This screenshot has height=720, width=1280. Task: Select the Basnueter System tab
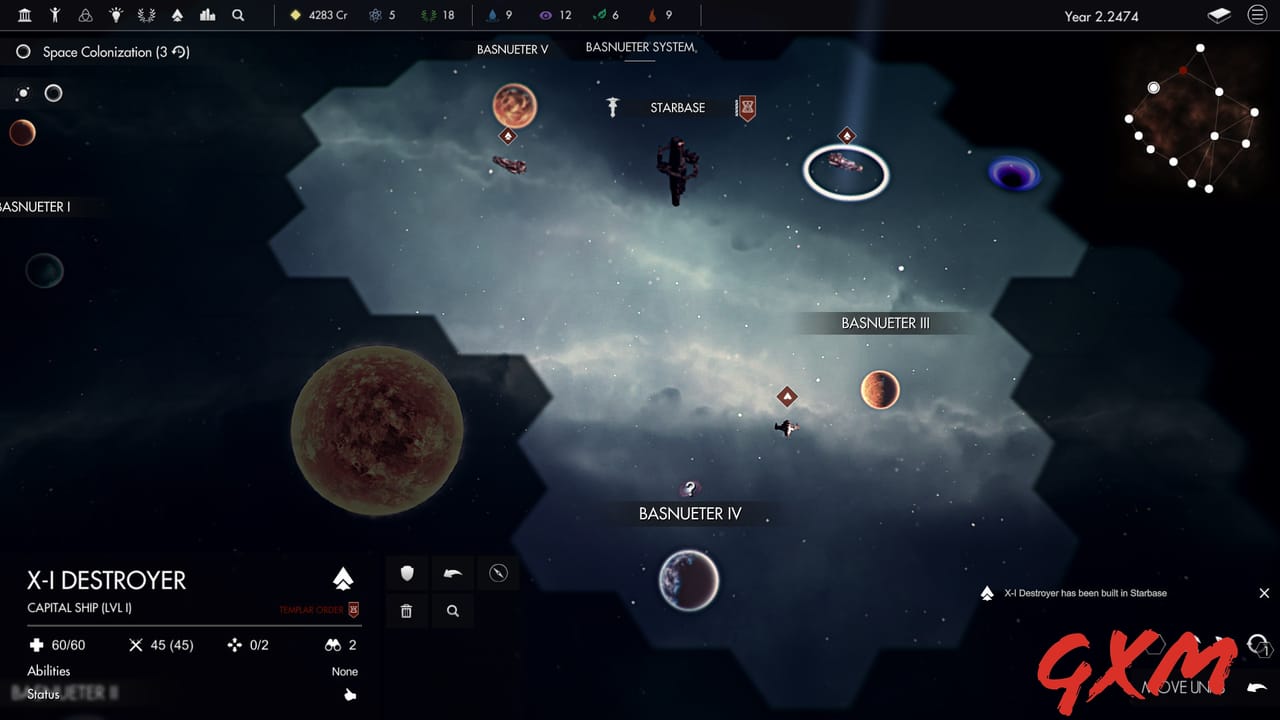pyautogui.click(x=640, y=47)
